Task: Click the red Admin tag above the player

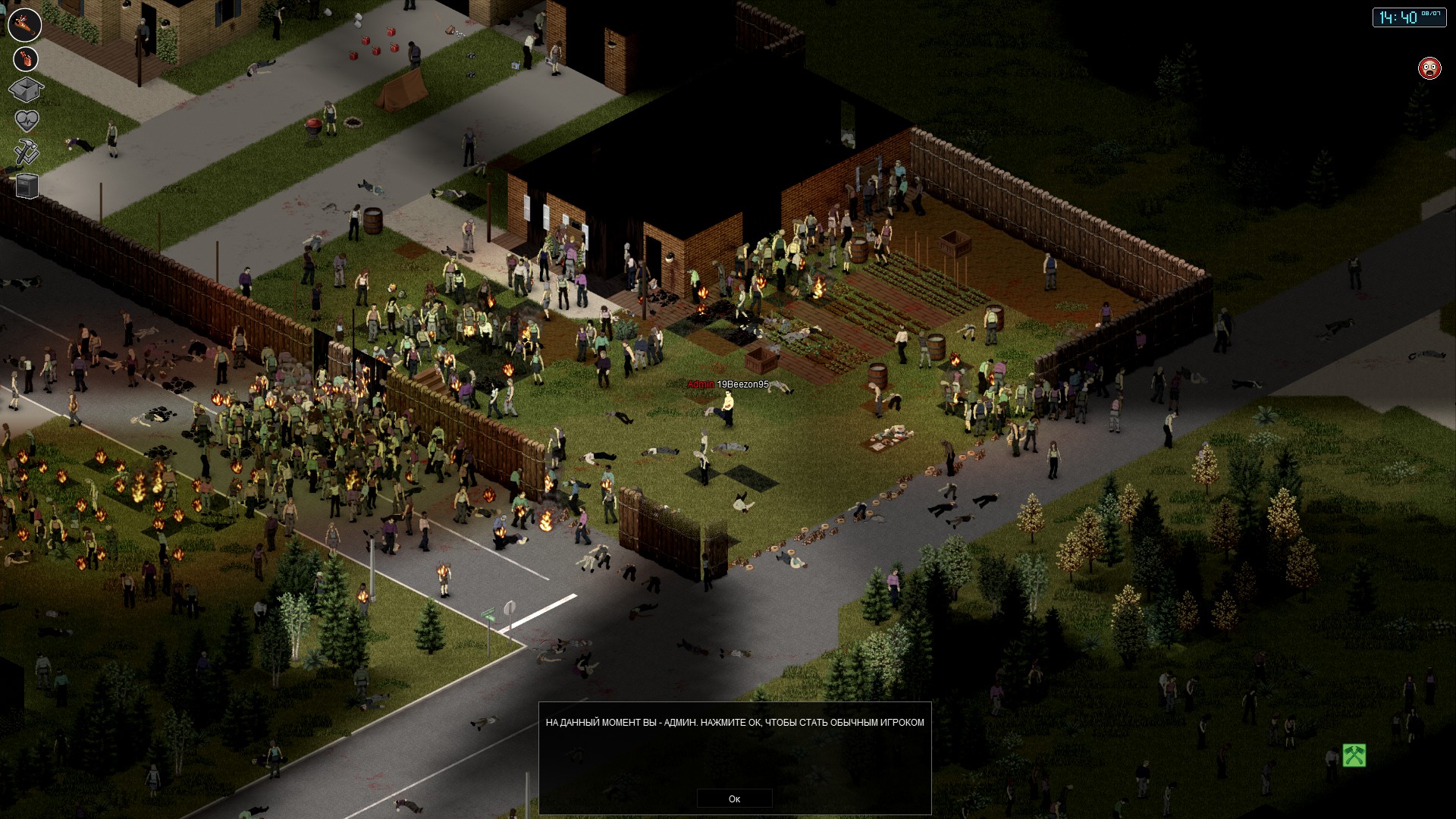Action: 700,384
